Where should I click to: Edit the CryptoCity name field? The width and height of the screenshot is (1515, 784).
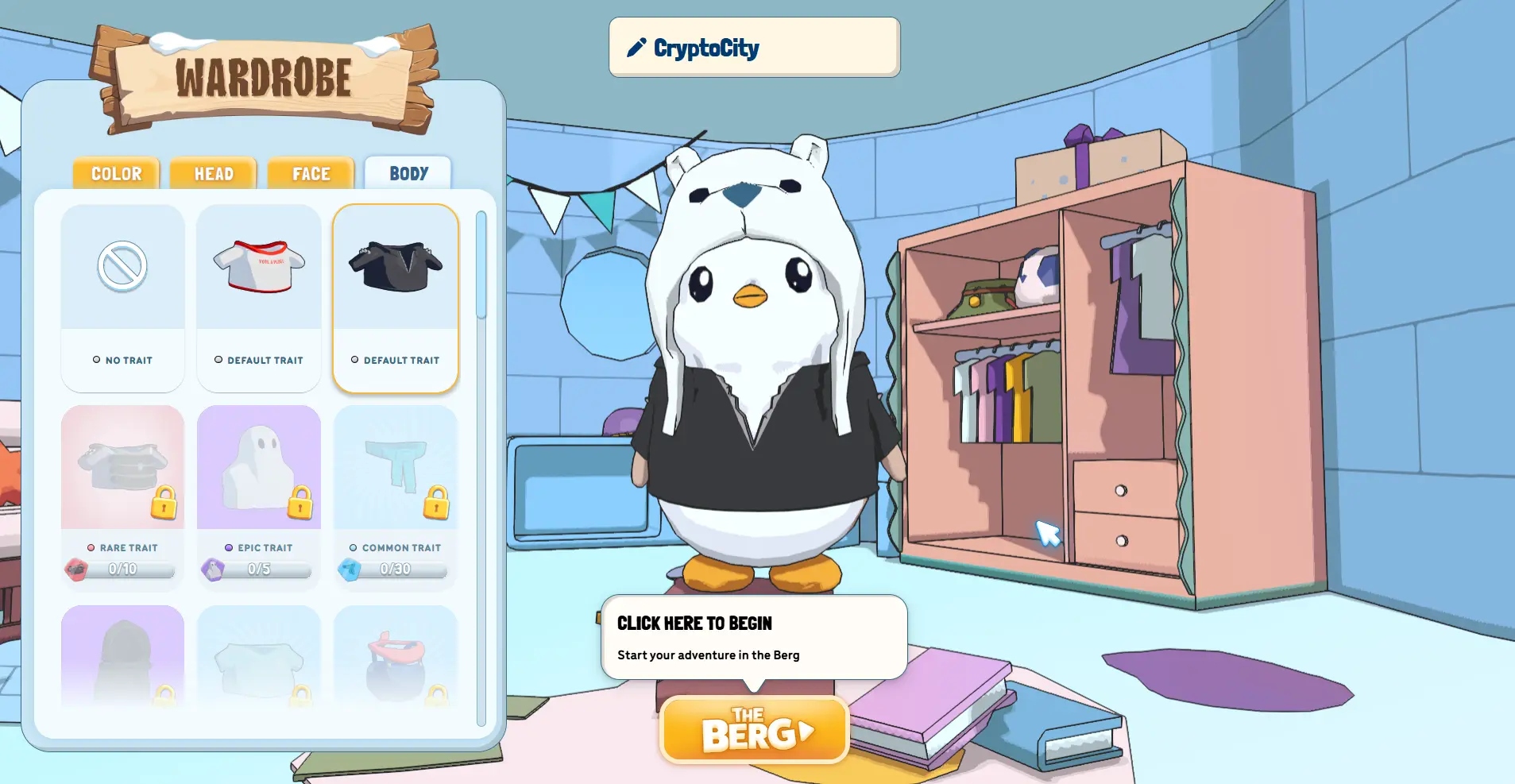point(754,48)
